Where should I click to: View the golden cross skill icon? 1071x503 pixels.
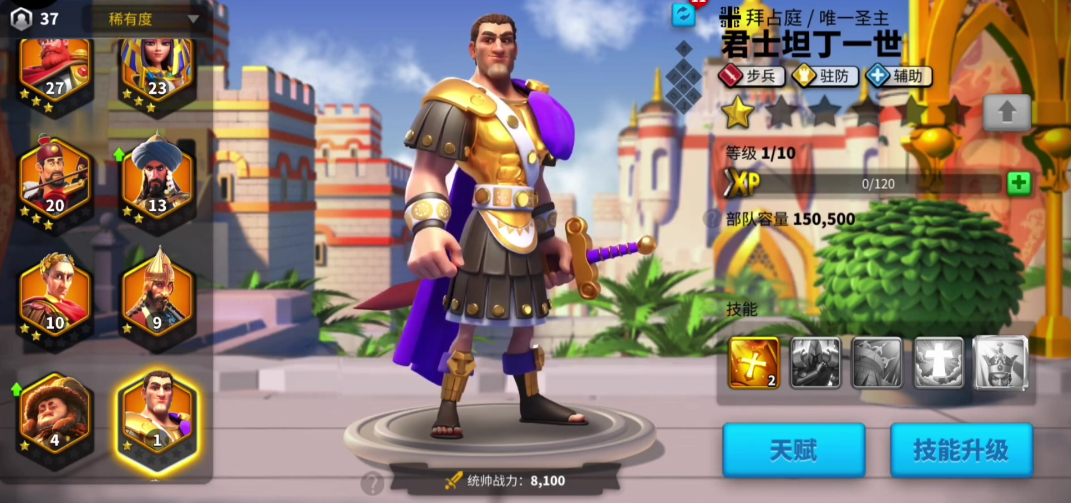(754, 362)
